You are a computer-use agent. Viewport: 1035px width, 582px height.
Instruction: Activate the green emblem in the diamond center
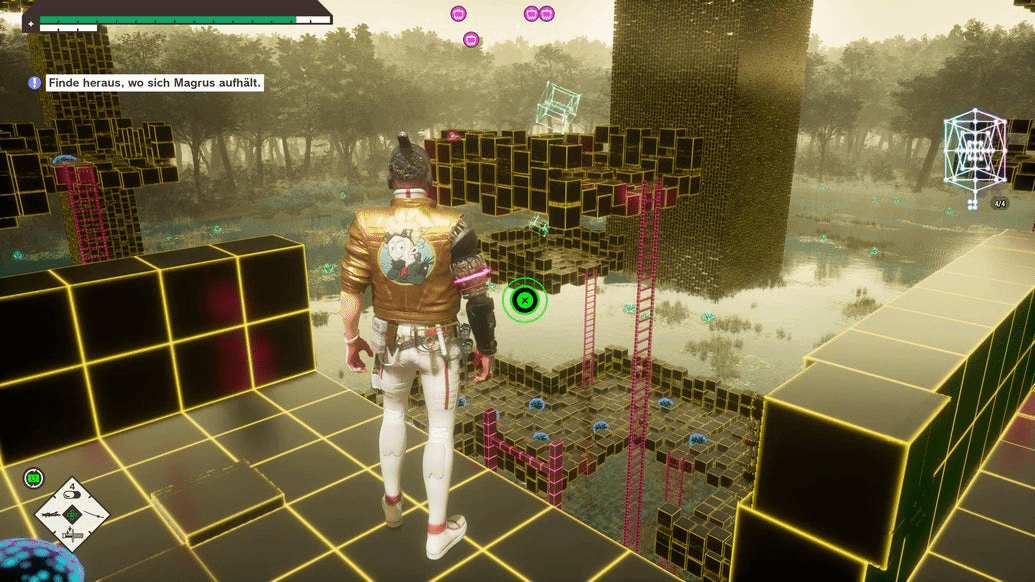pos(72,514)
